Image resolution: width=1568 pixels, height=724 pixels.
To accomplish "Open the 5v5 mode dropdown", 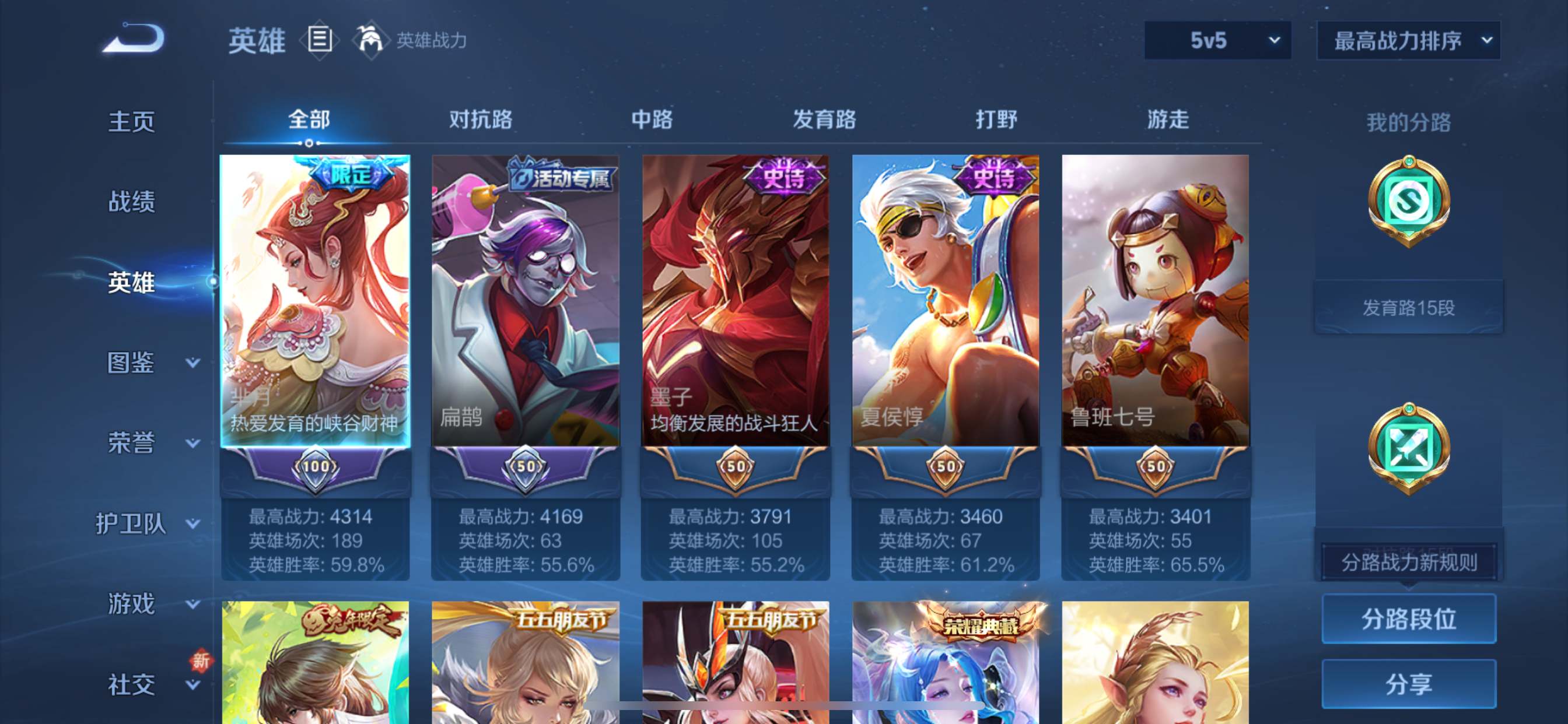I will click(1217, 41).
